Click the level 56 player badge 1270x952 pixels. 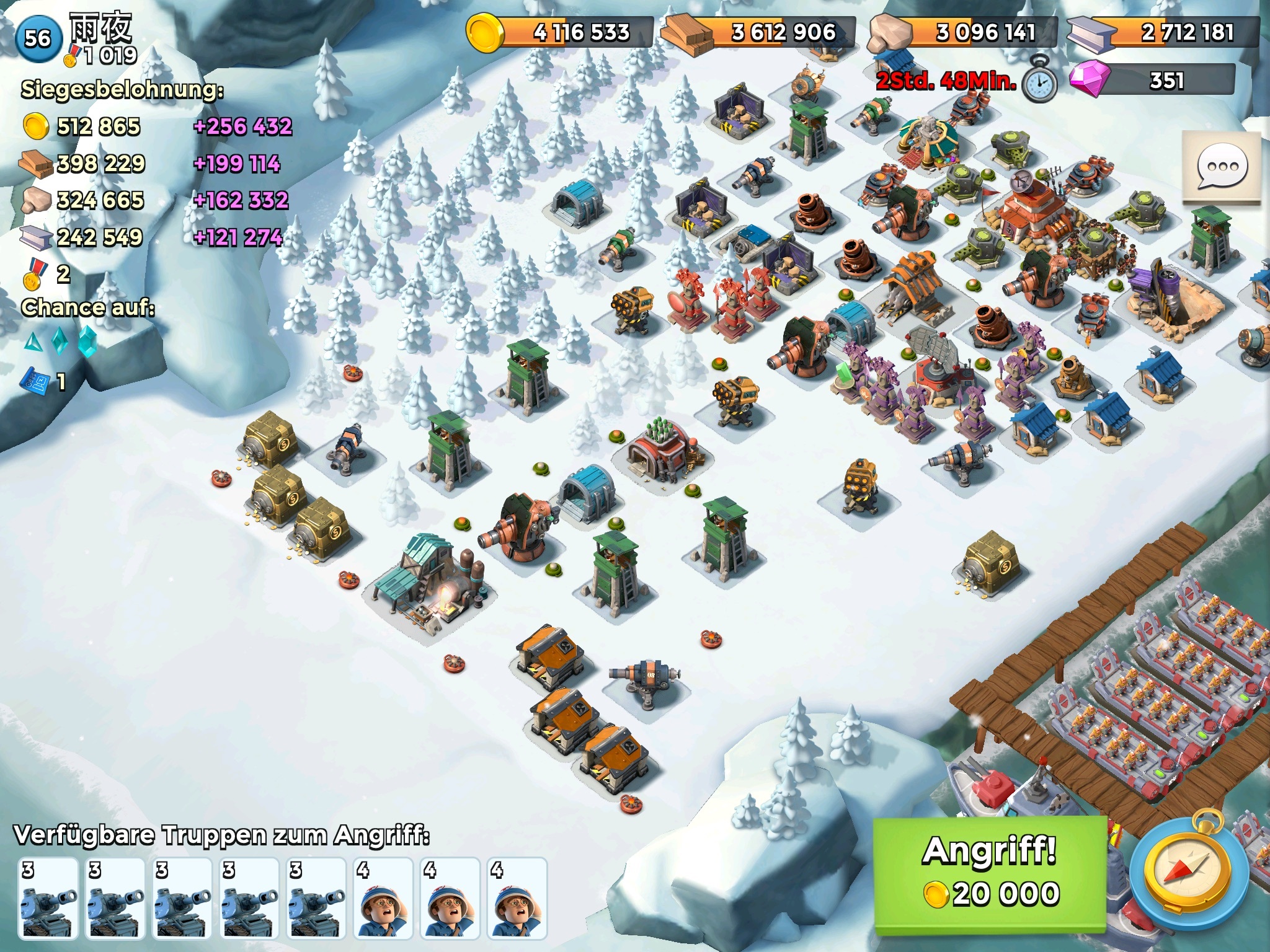[x=38, y=38]
